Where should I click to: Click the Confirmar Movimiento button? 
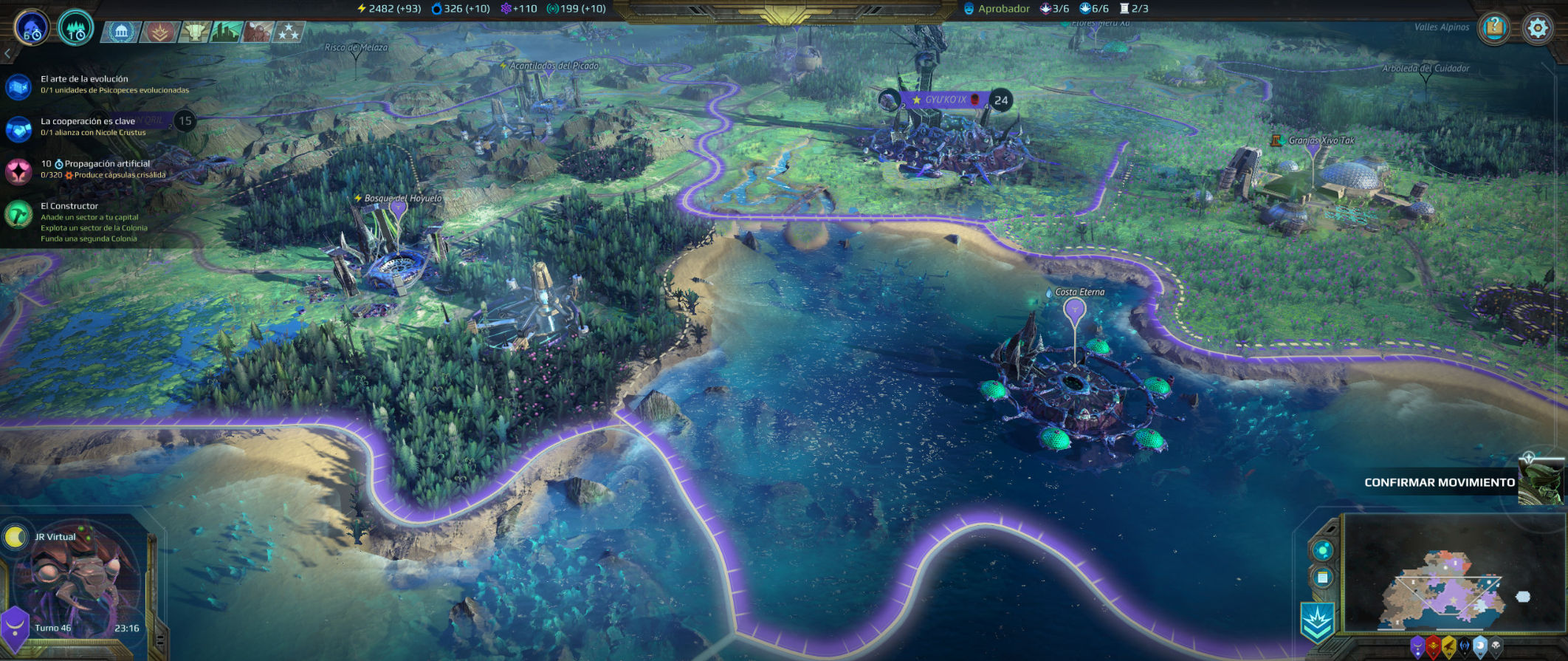[1439, 482]
